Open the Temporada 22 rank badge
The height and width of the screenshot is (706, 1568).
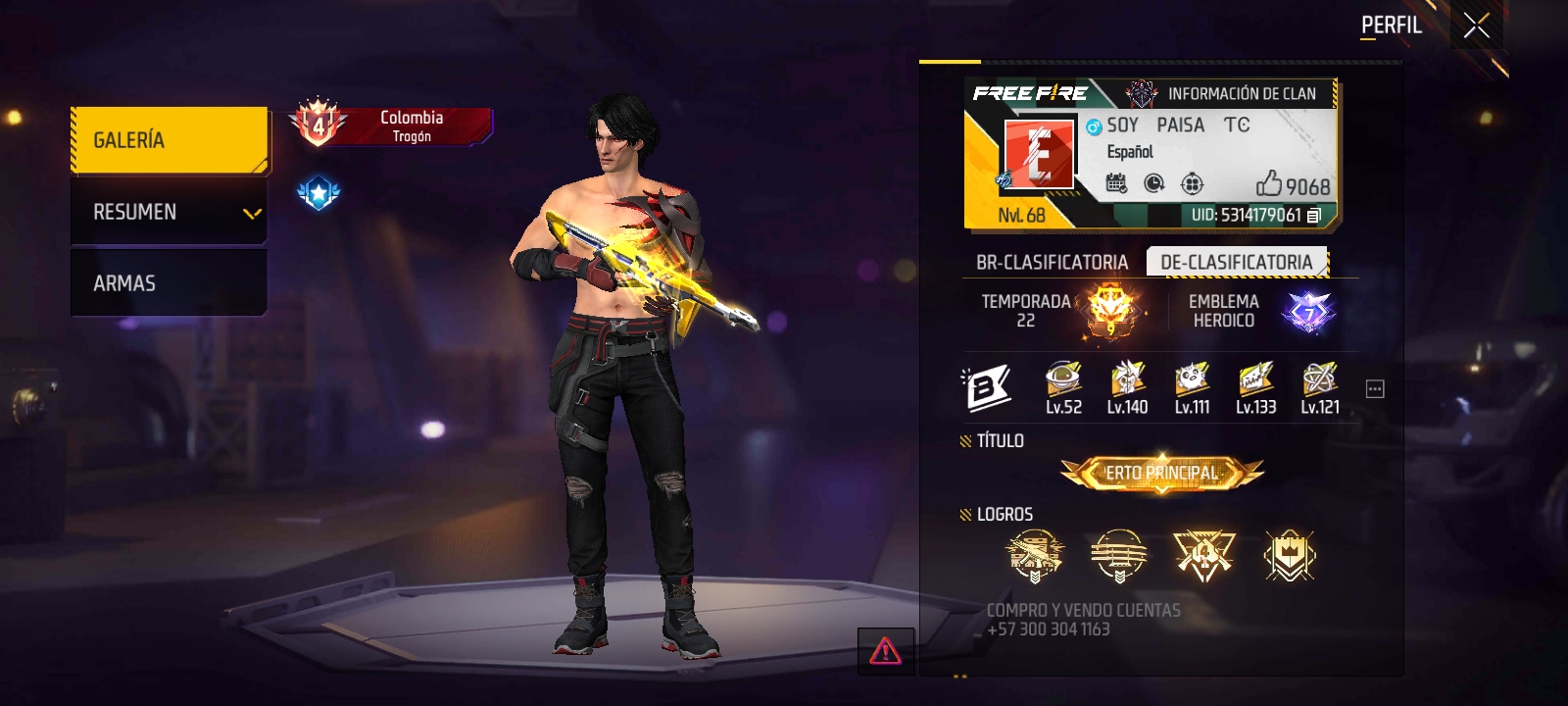1111,311
